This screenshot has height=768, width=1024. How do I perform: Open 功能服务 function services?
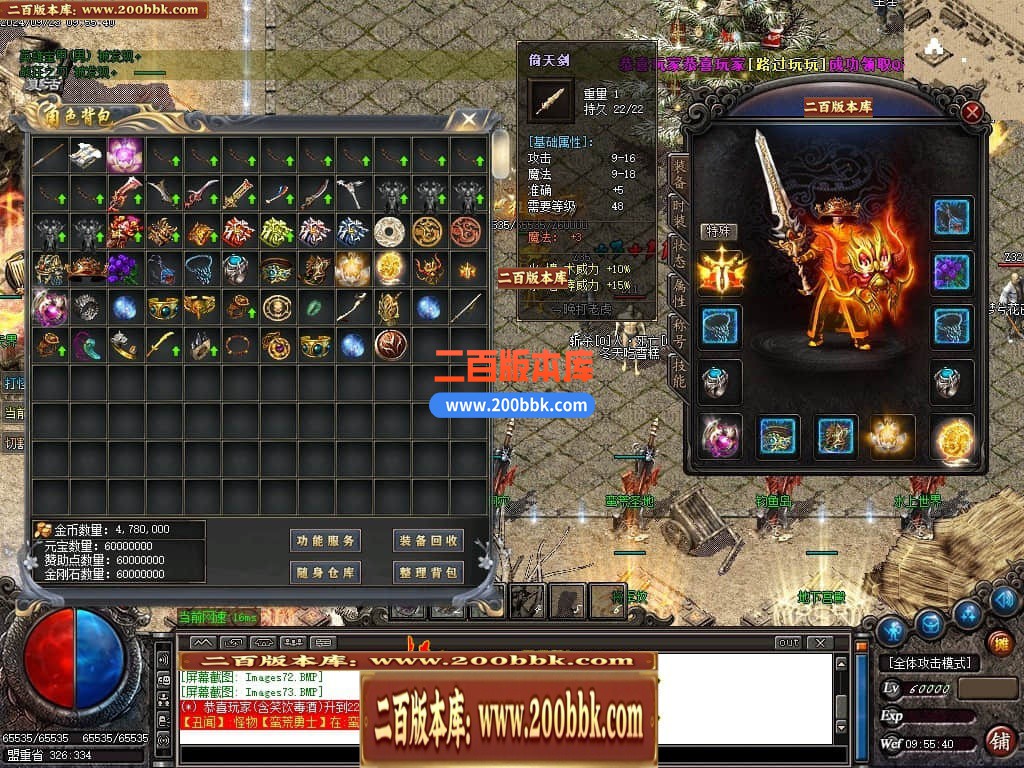point(325,540)
